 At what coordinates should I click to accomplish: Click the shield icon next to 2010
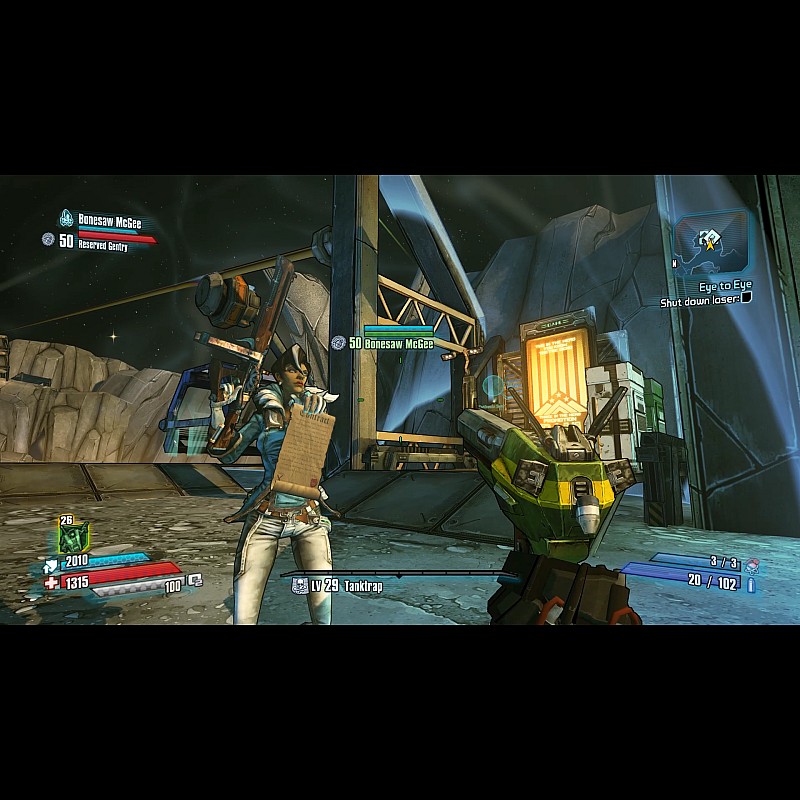[x=51, y=563]
